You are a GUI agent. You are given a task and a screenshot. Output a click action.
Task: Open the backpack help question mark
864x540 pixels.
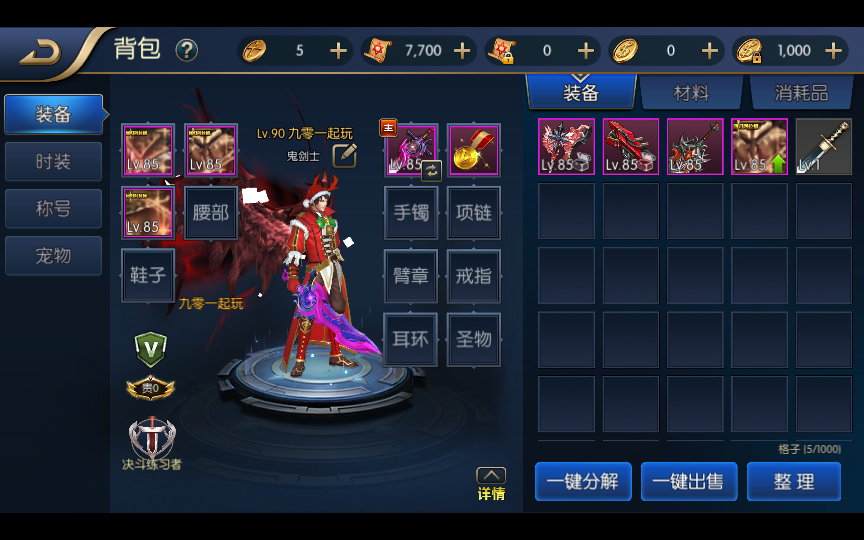pos(187,50)
